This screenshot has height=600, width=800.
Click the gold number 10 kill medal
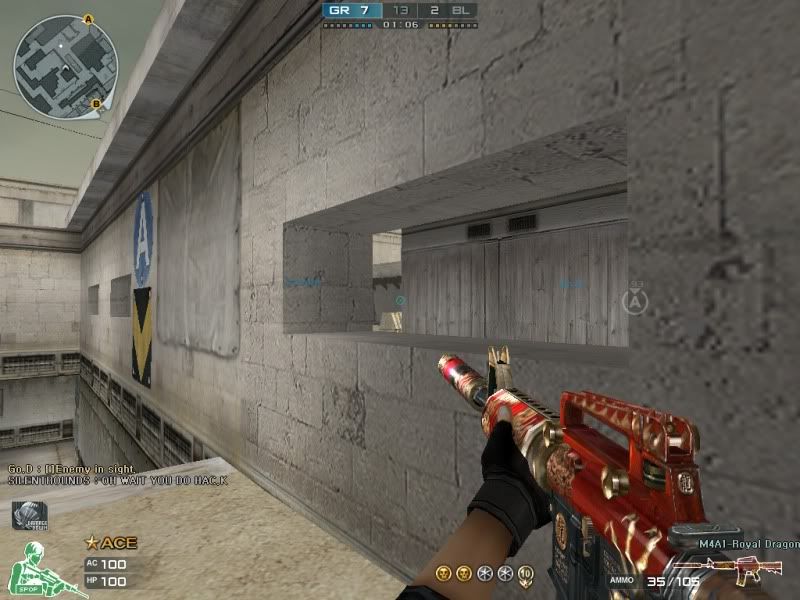click(x=526, y=573)
